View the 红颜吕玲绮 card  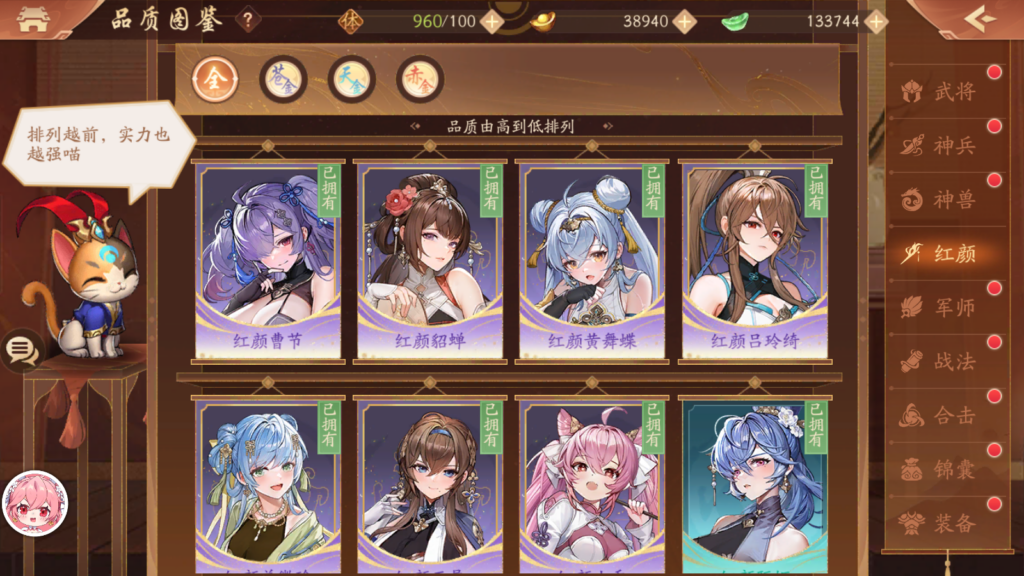coord(755,260)
